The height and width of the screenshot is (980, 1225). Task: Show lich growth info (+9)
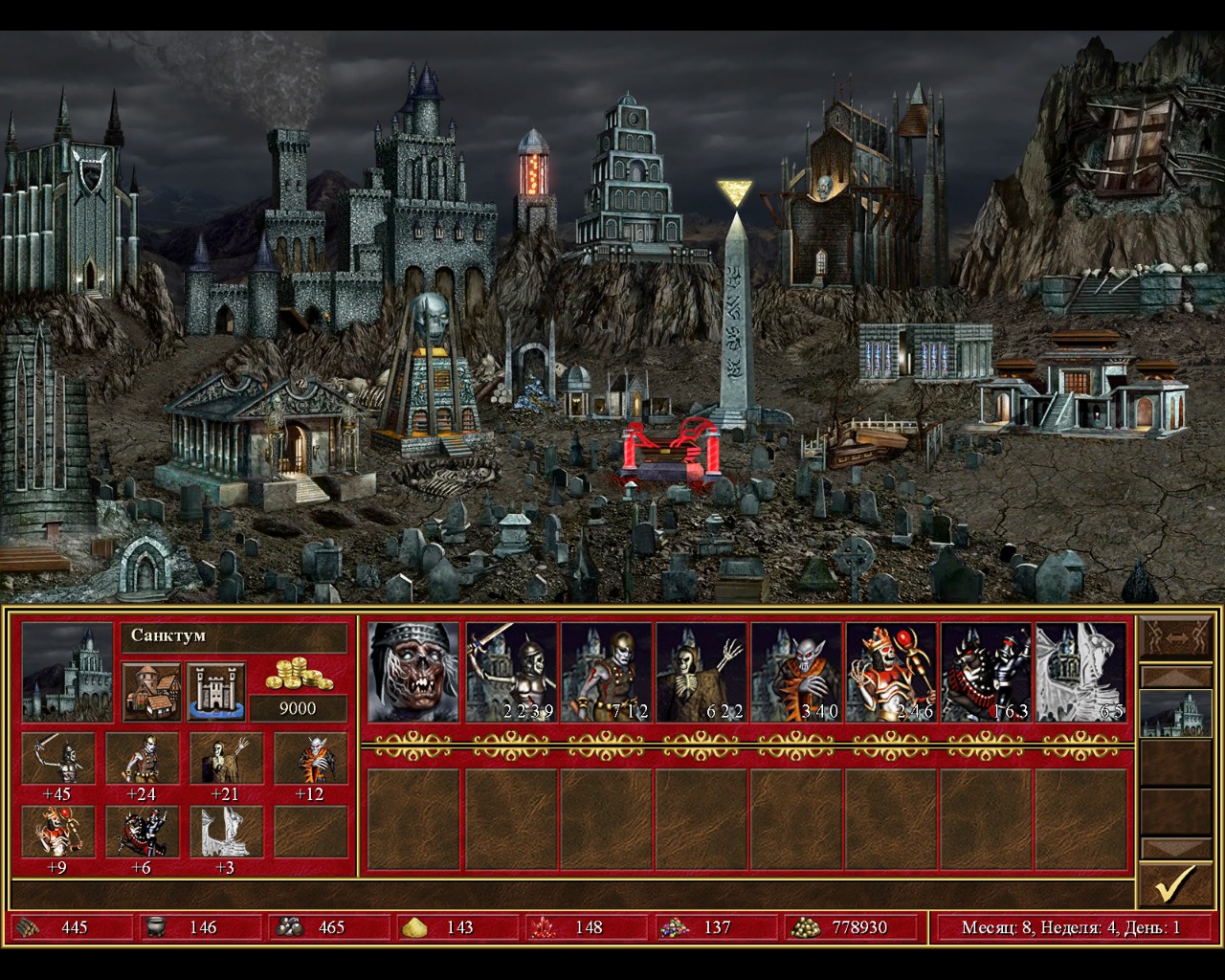[x=58, y=832]
